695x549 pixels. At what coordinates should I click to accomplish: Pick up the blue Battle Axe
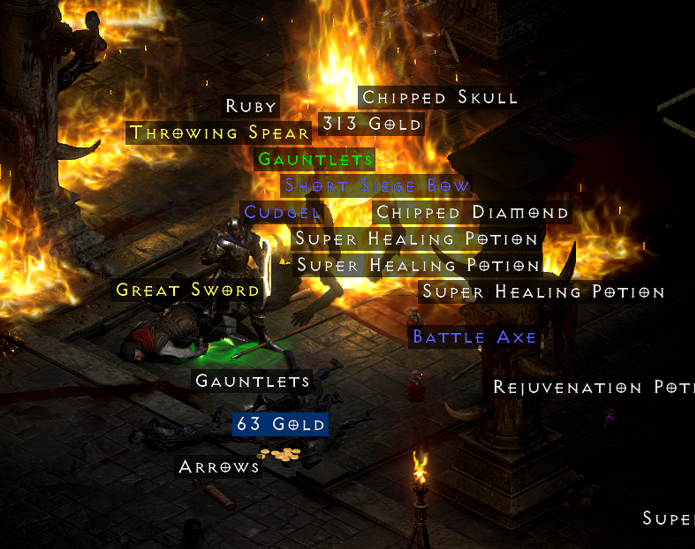(474, 337)
